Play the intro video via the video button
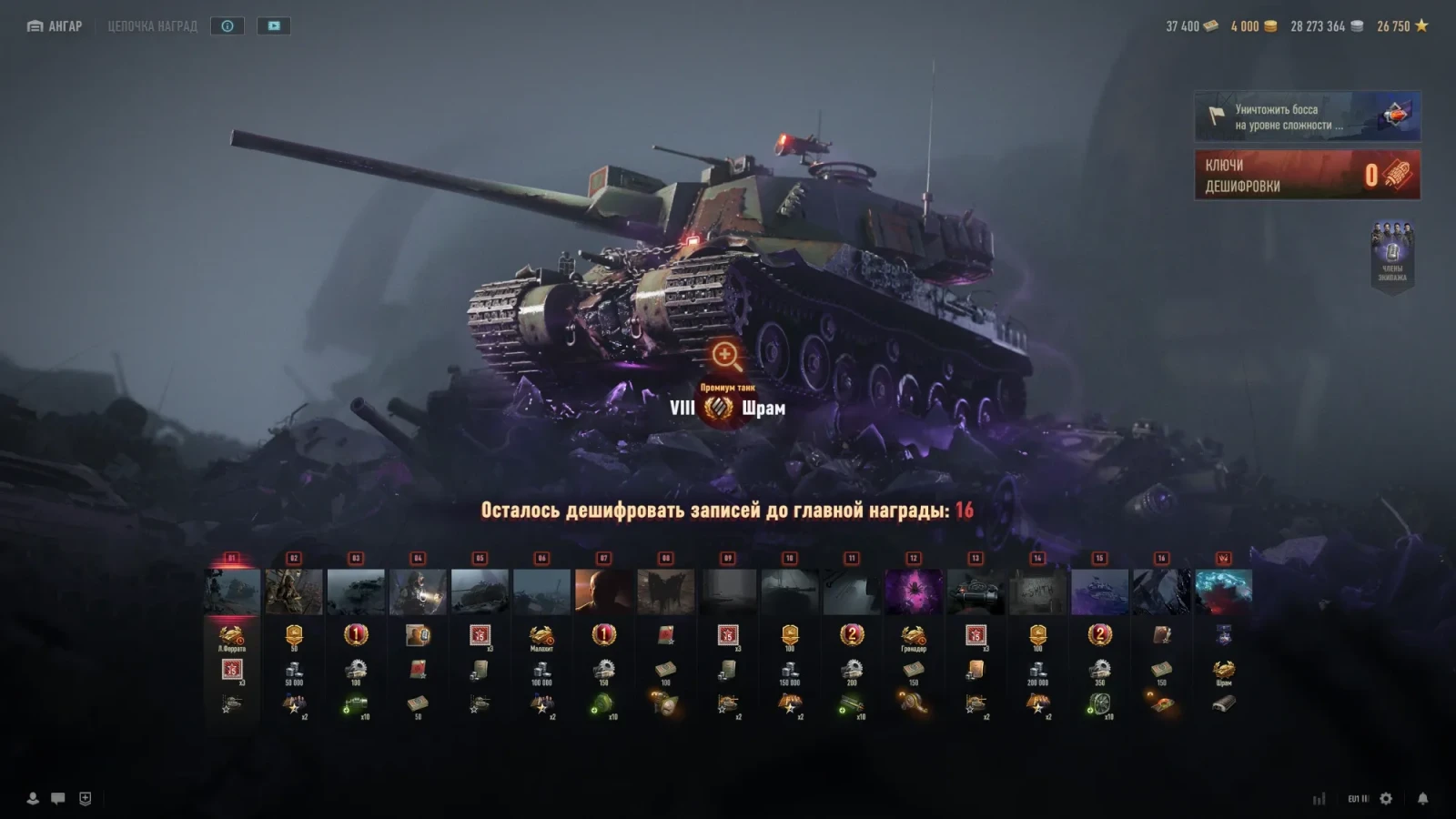 pos(274,26)
